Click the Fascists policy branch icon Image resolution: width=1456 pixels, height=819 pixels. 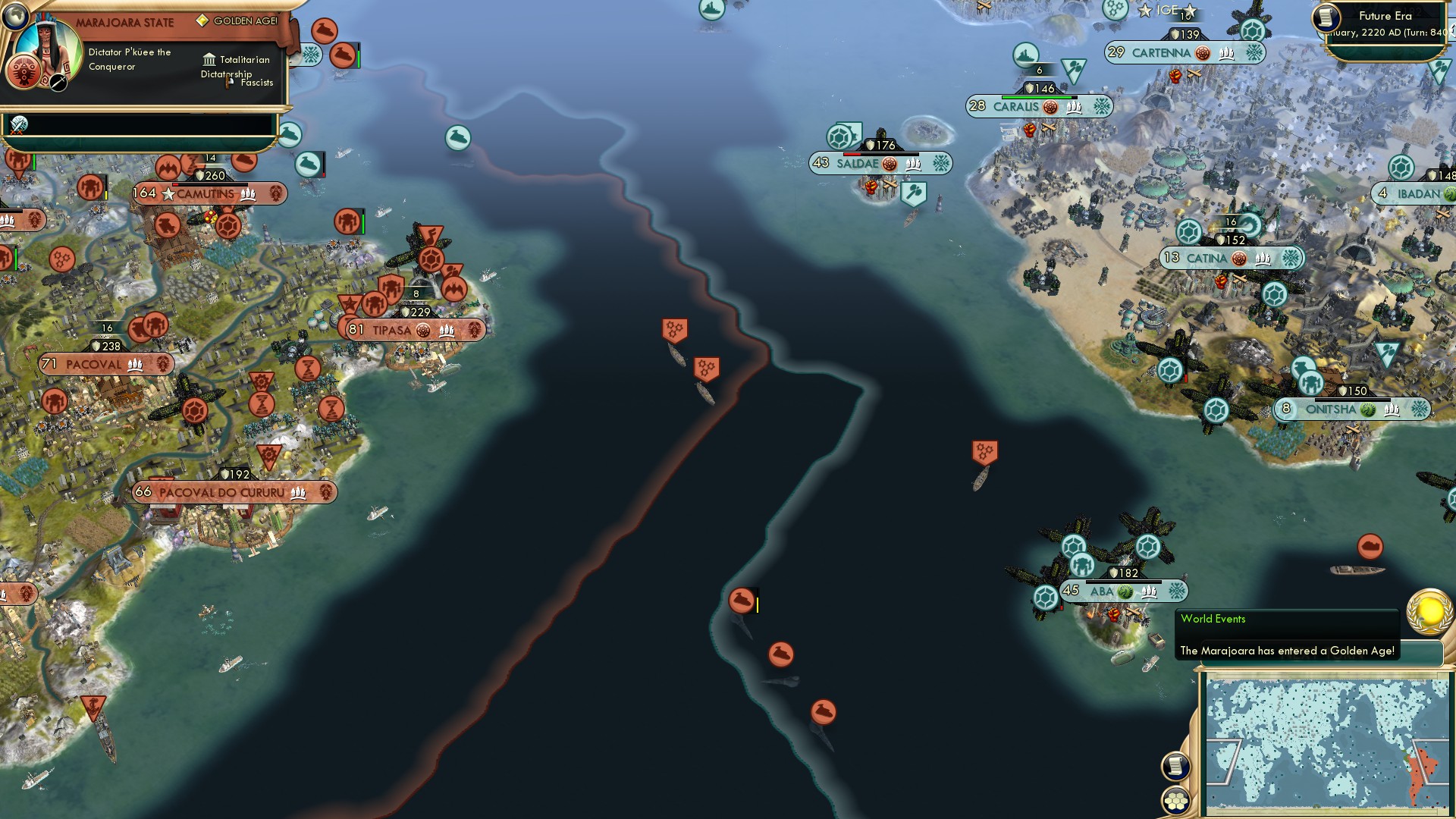pos(227,83)
